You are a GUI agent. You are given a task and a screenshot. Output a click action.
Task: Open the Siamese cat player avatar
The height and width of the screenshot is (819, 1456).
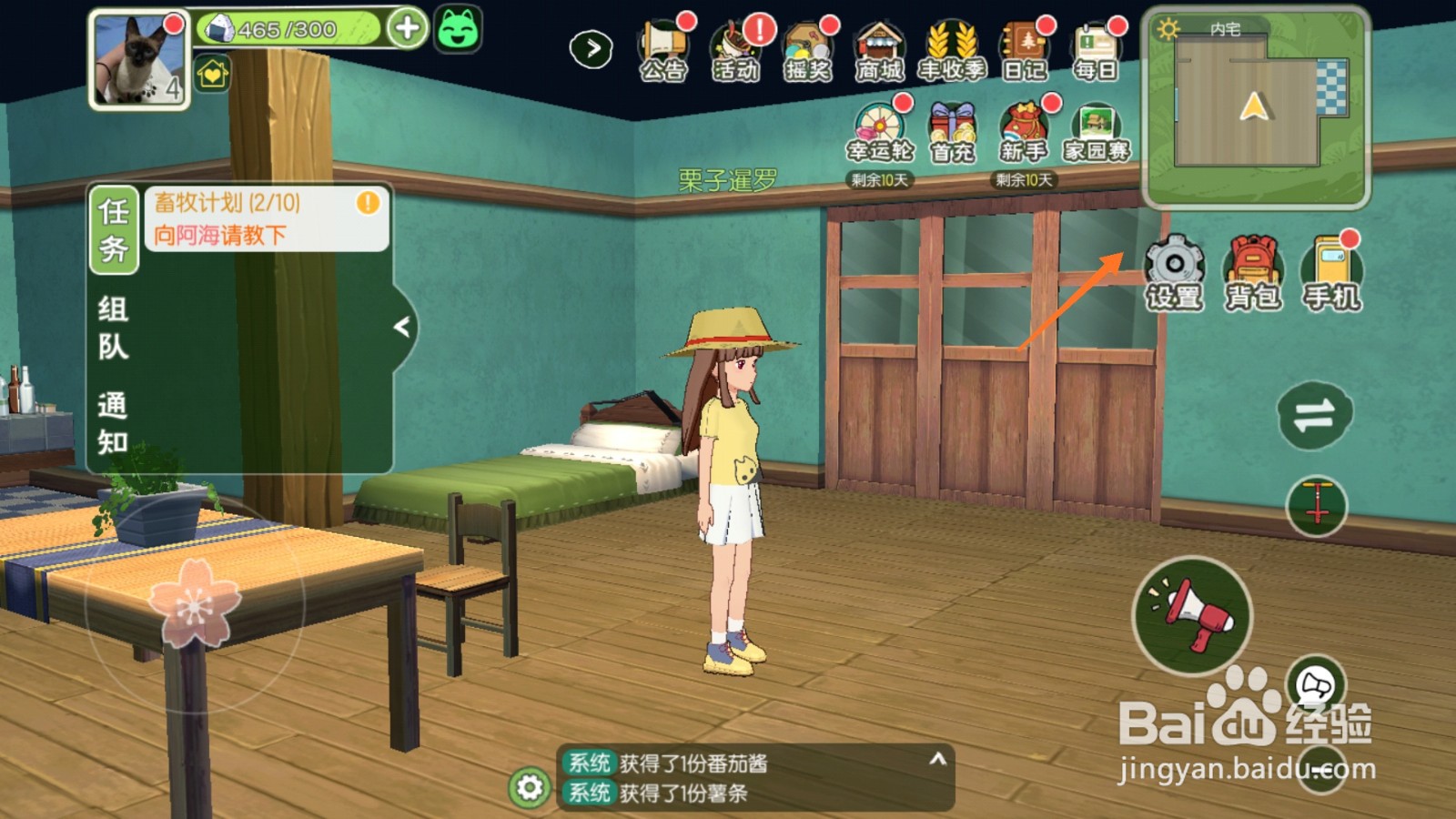(138, 60)
